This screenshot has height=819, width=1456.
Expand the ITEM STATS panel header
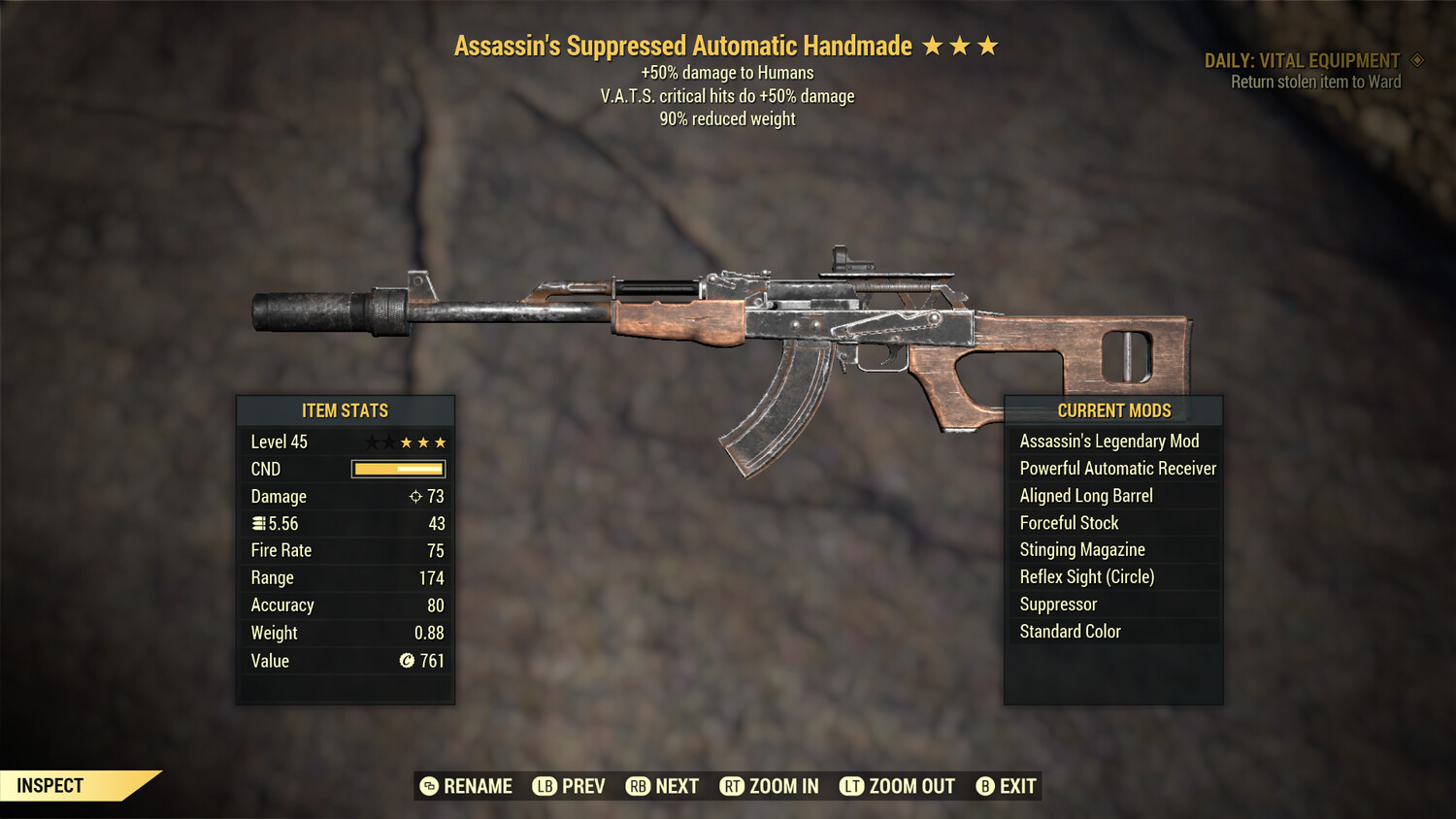(345, 410)
